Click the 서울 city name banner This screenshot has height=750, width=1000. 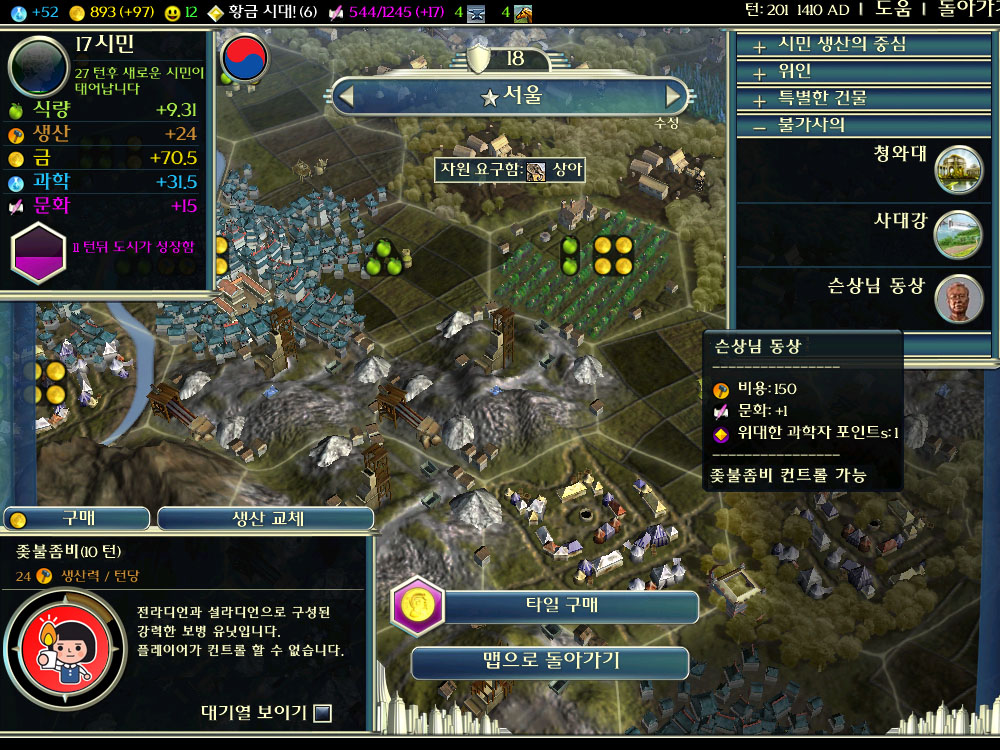pos(510,97)
